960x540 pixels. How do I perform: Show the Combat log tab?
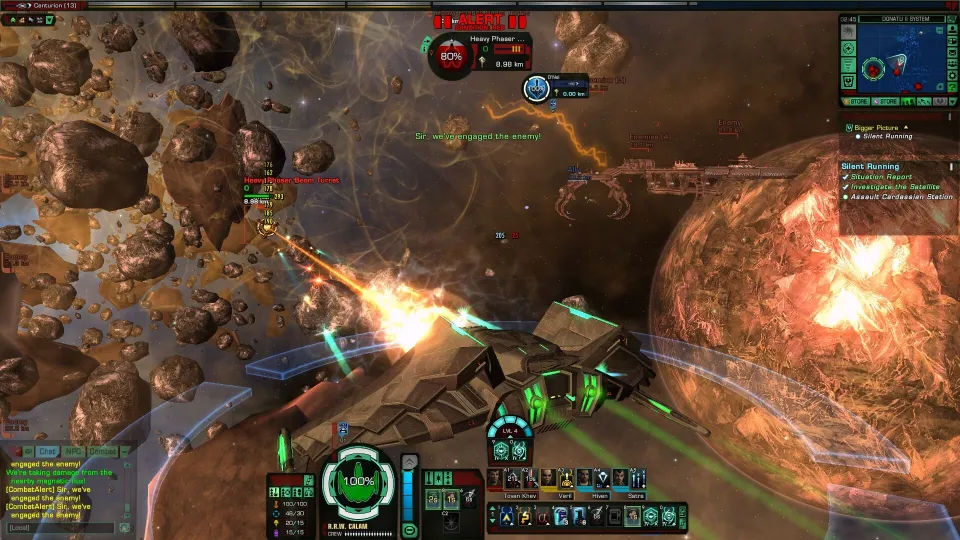(104, 451)
